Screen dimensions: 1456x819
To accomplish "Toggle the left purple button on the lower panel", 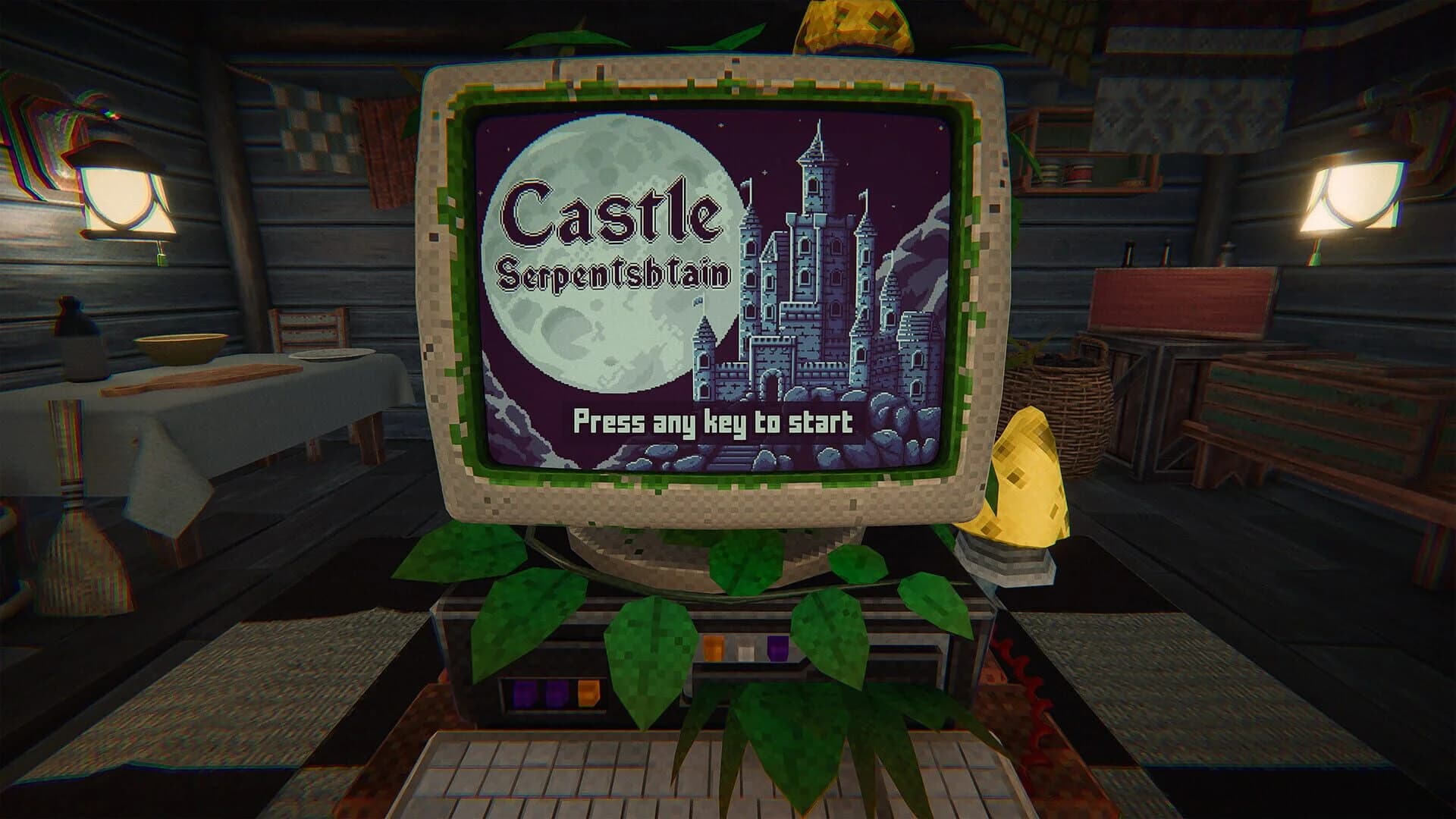I will click(x=523, y=694).
